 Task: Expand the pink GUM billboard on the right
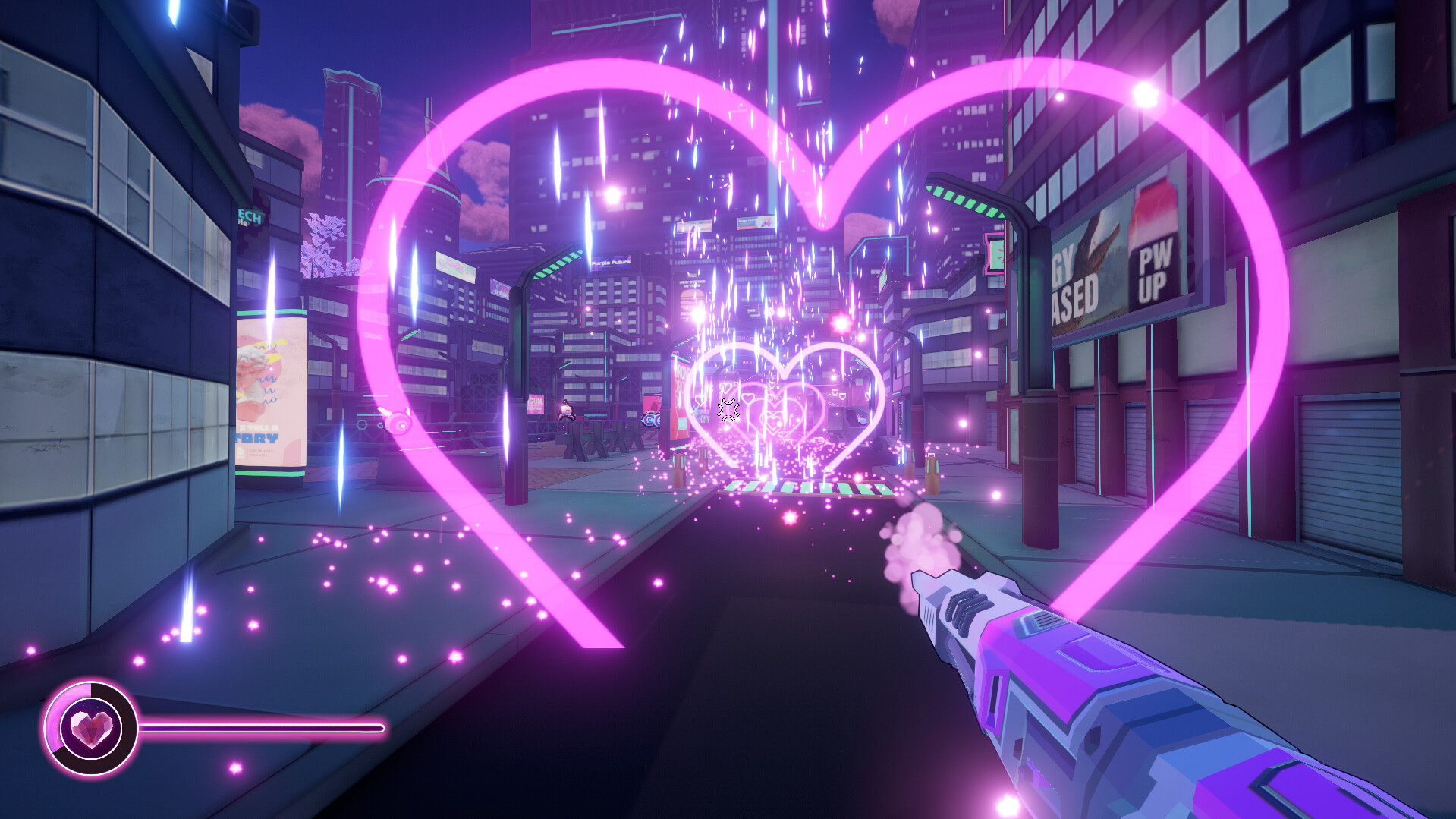[x=535, y=402]
